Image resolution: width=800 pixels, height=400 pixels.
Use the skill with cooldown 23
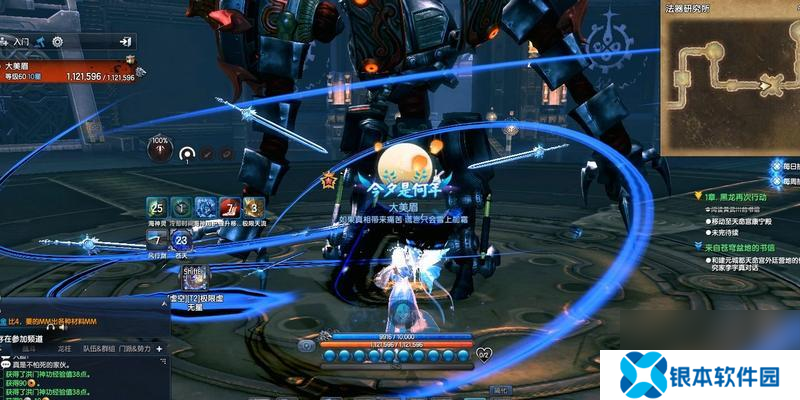(x=181, y=240)
